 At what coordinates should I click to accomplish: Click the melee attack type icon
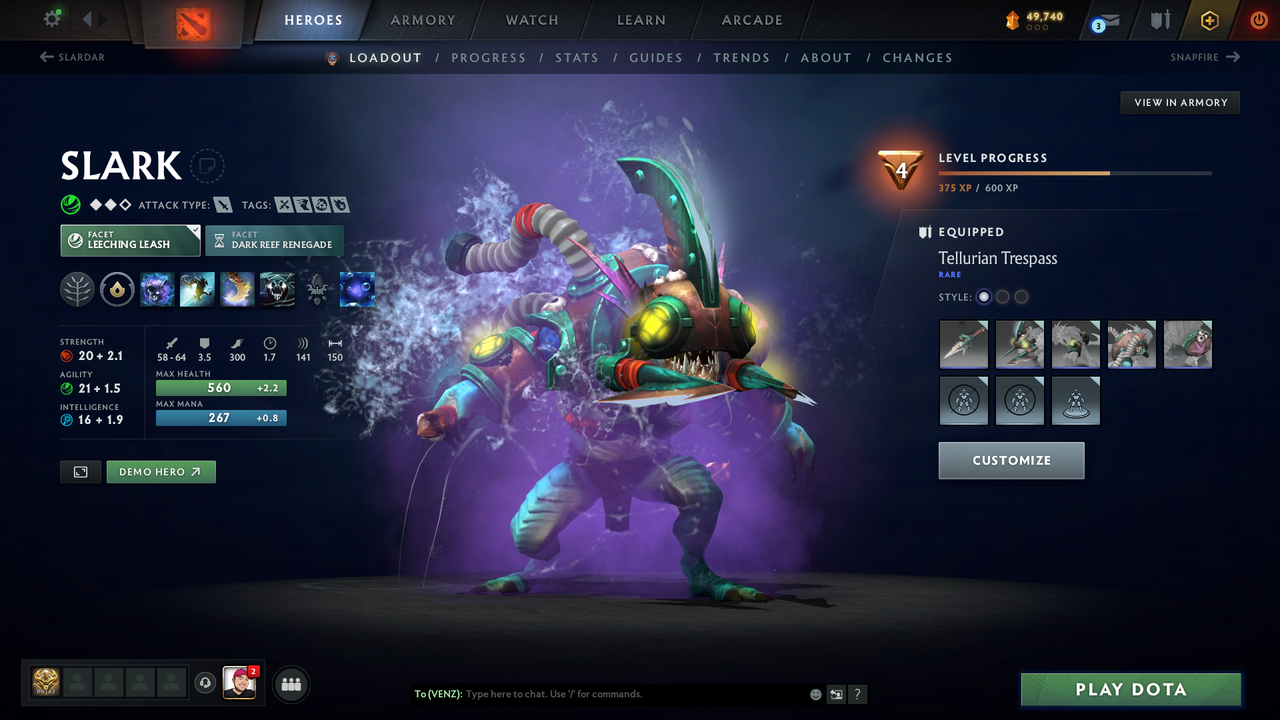click(221, 204)
